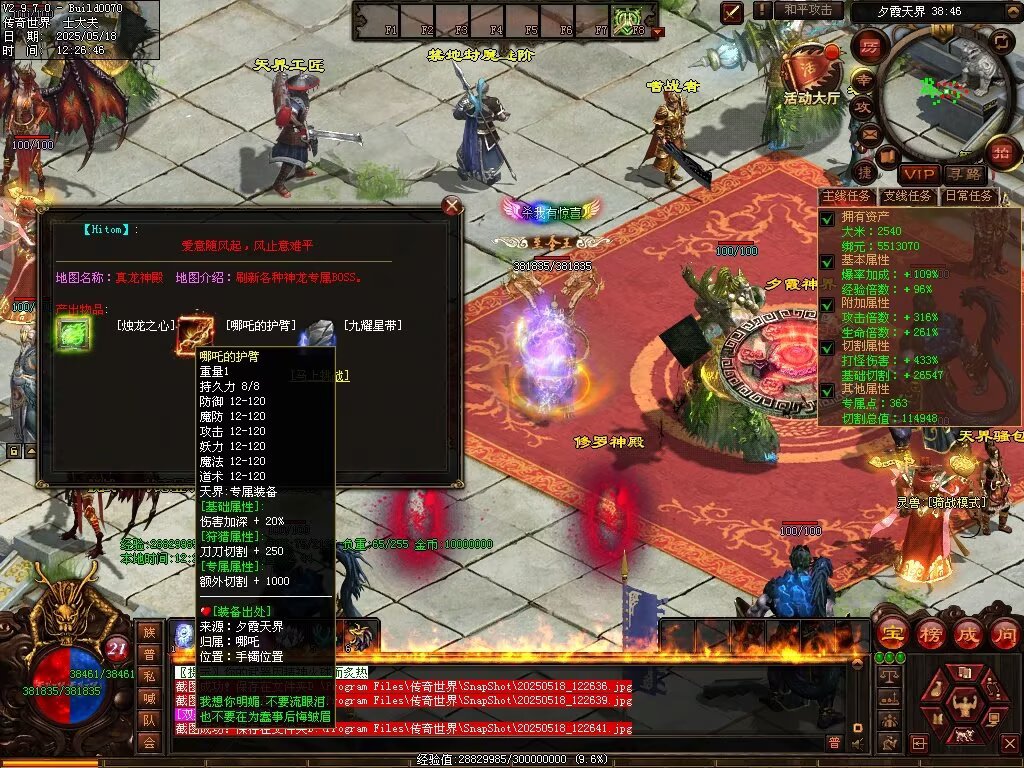Toggle the 拥有资产 checkbox
This screenshot has height=768, width=1024.
pyautogui.click(x=827, y=217)
